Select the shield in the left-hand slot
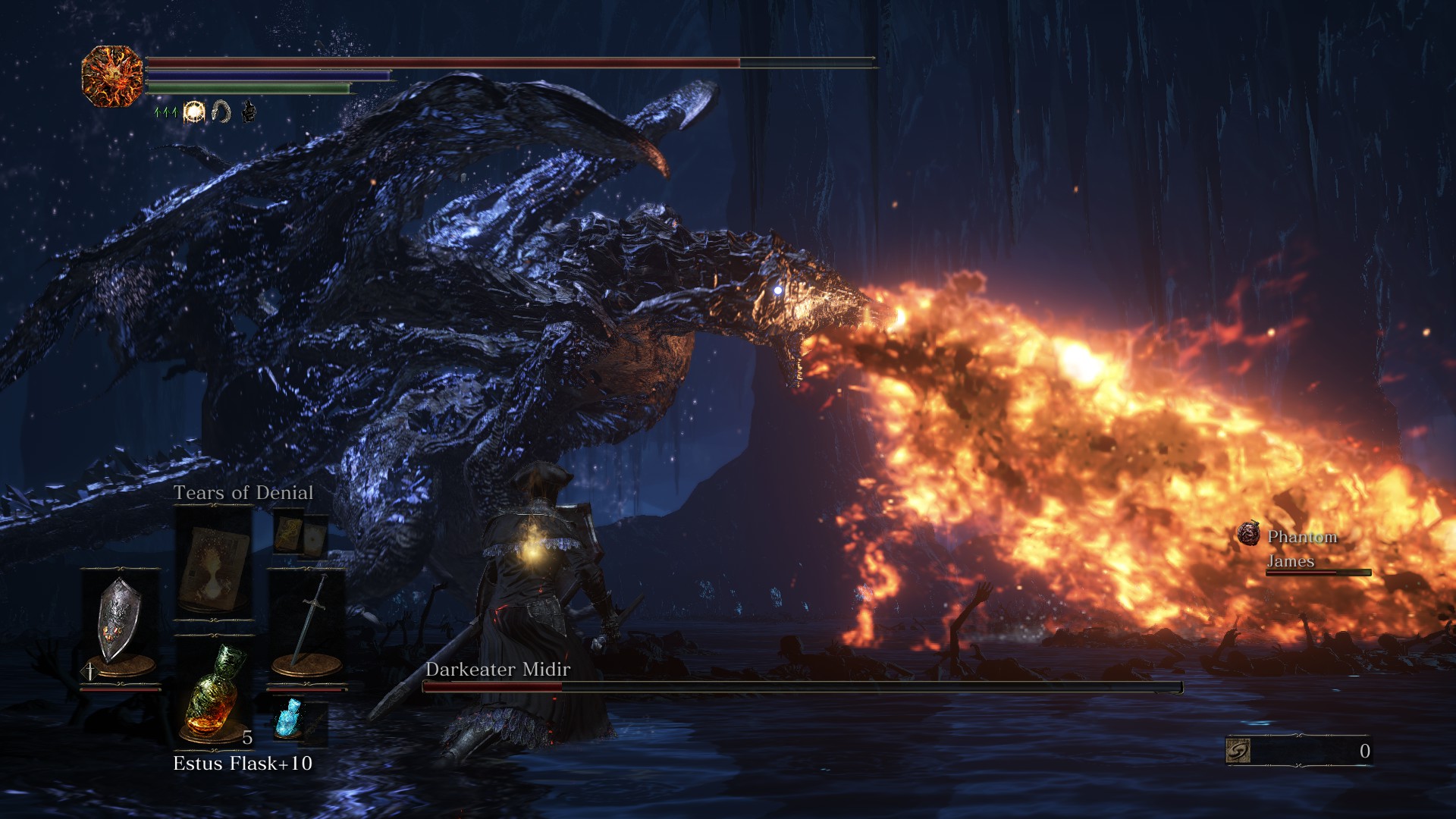 point(120,622)
